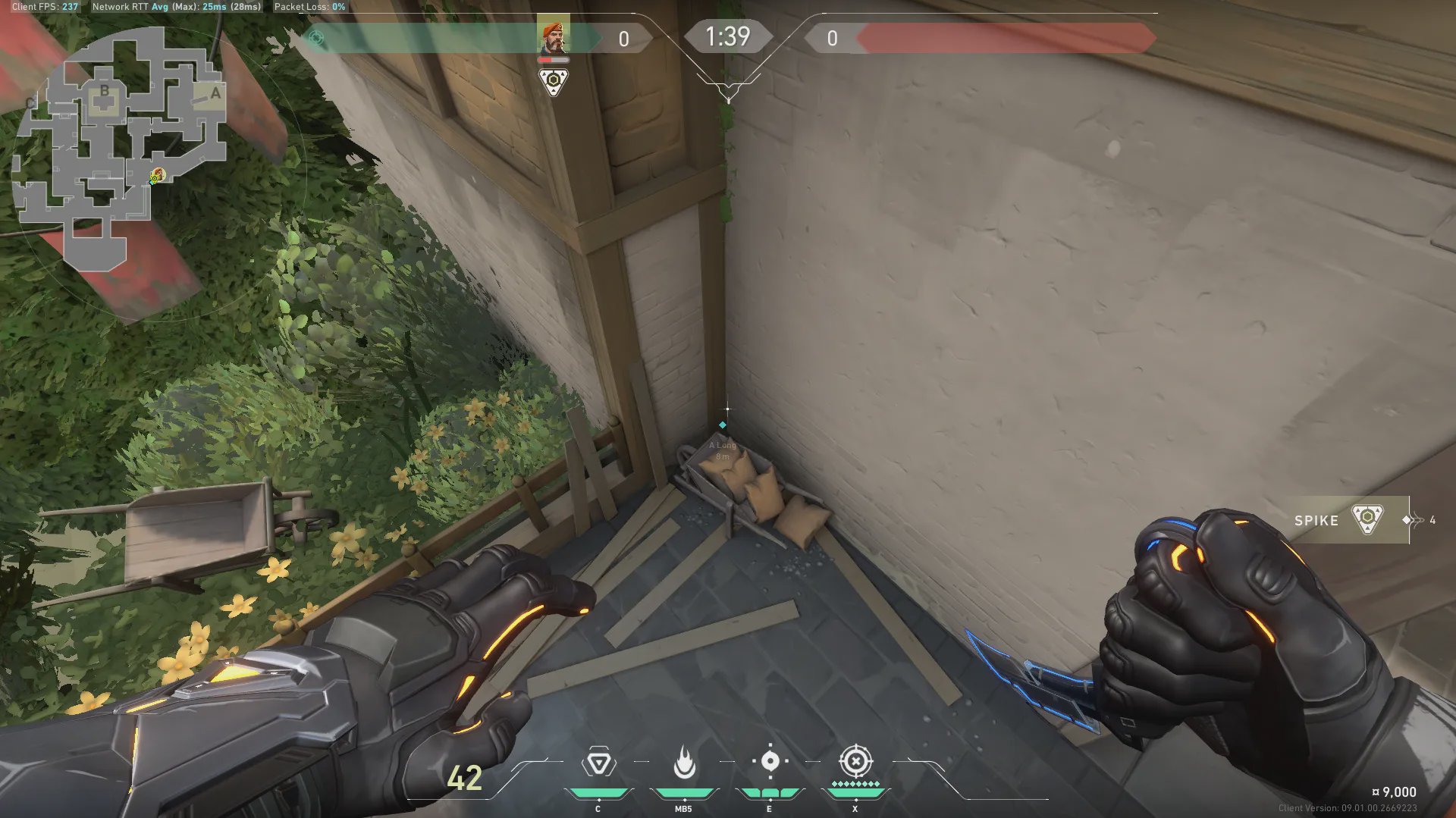Activate the Orbital Strike ultimate
1456x818 pixels.
pos(855,761)
